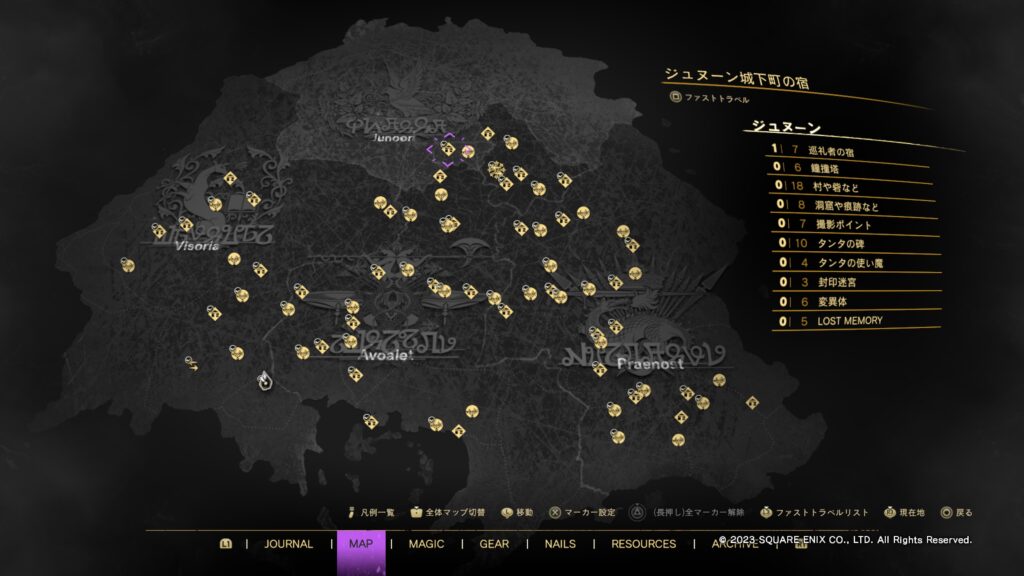1024x576 pixels.
Task: Click the Praenost region label
Action: pos(650,363)
